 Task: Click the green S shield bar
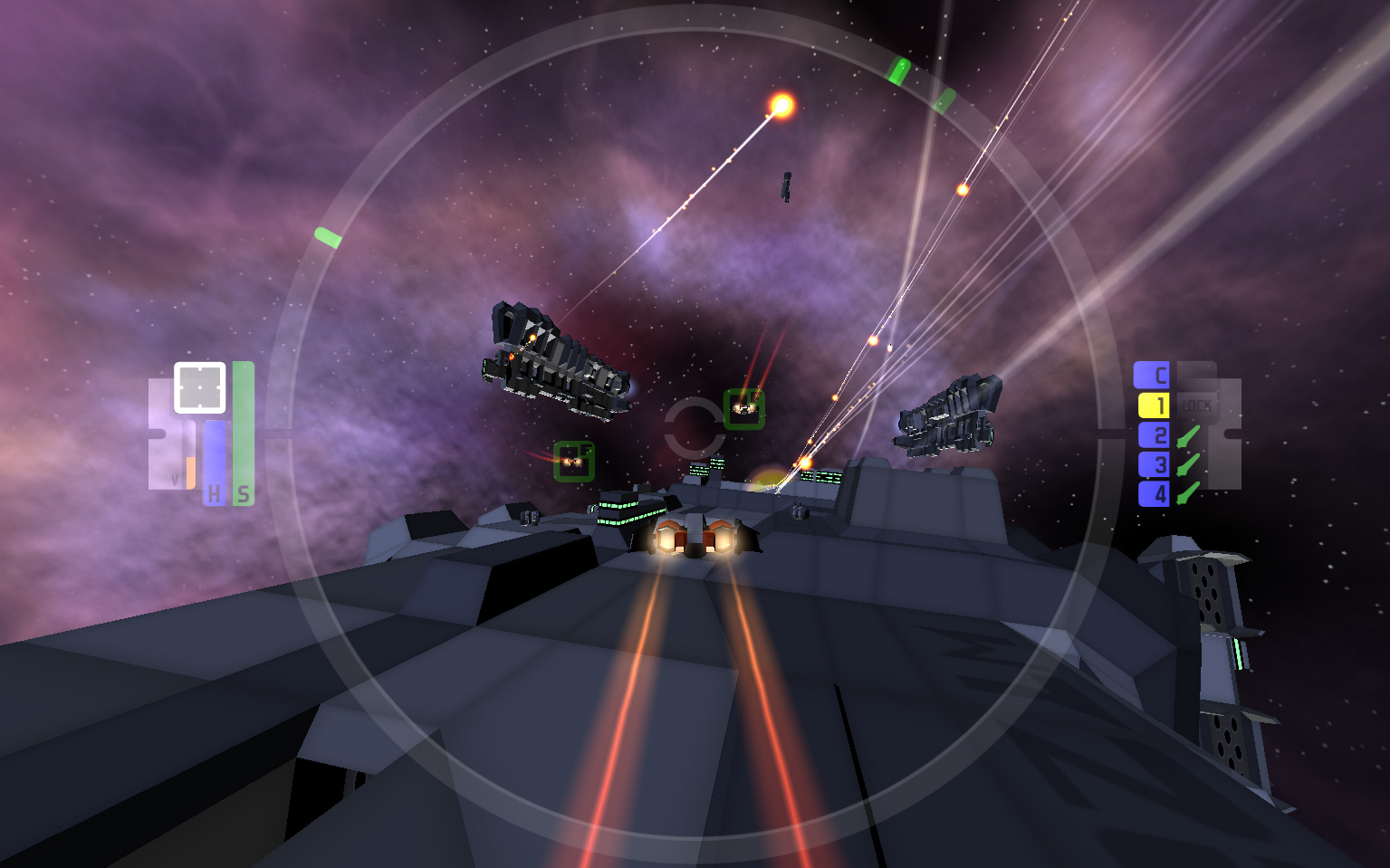click(242, 434)
